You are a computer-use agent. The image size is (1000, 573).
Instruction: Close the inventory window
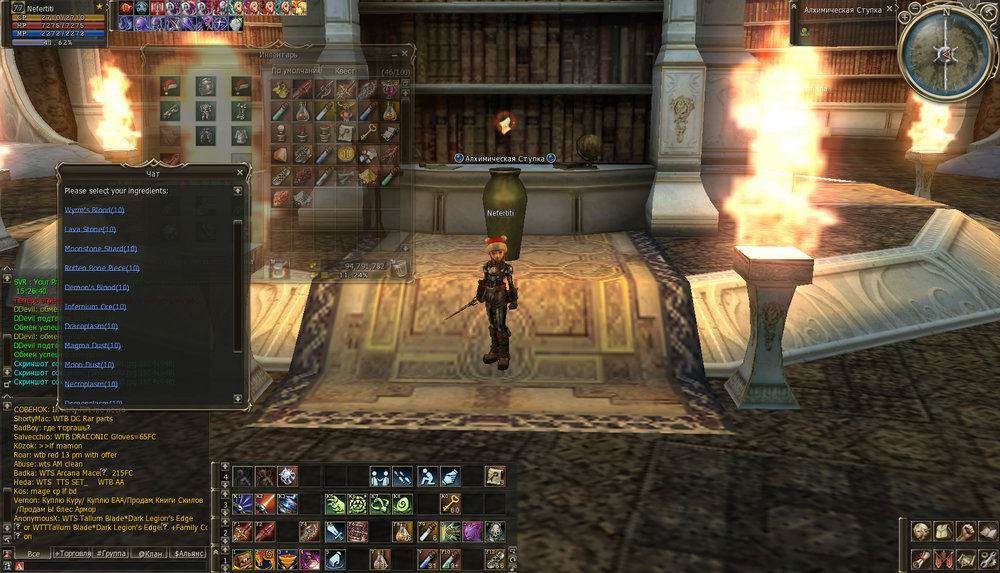point(405,54)
